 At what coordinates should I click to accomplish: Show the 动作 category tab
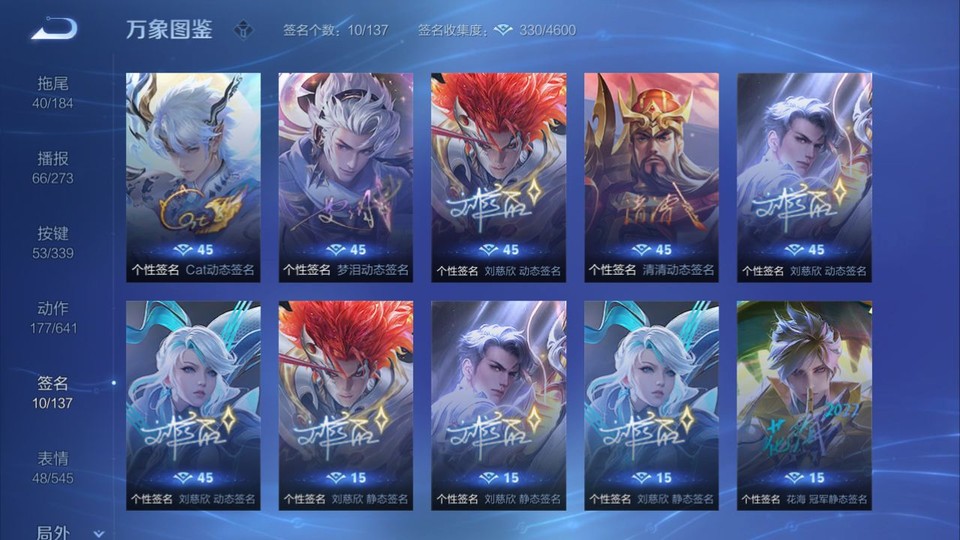pos(54,316)
